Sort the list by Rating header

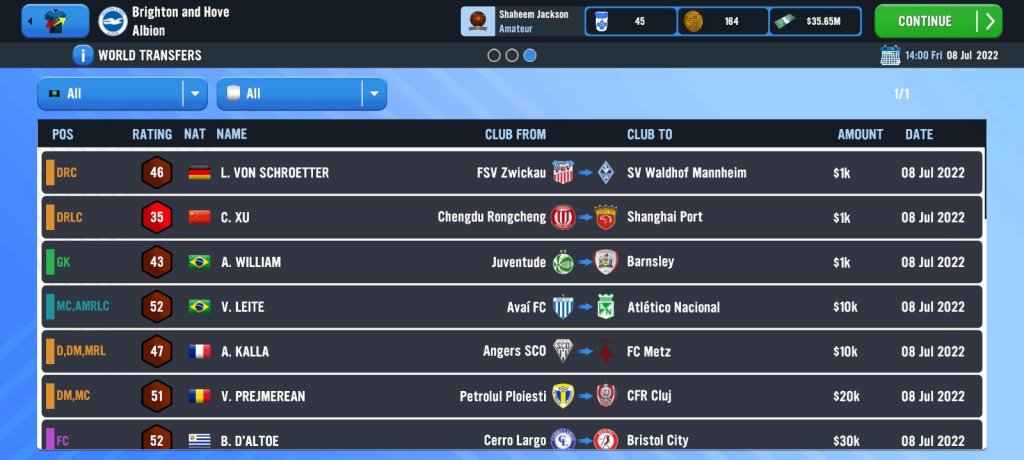point(152,134)
